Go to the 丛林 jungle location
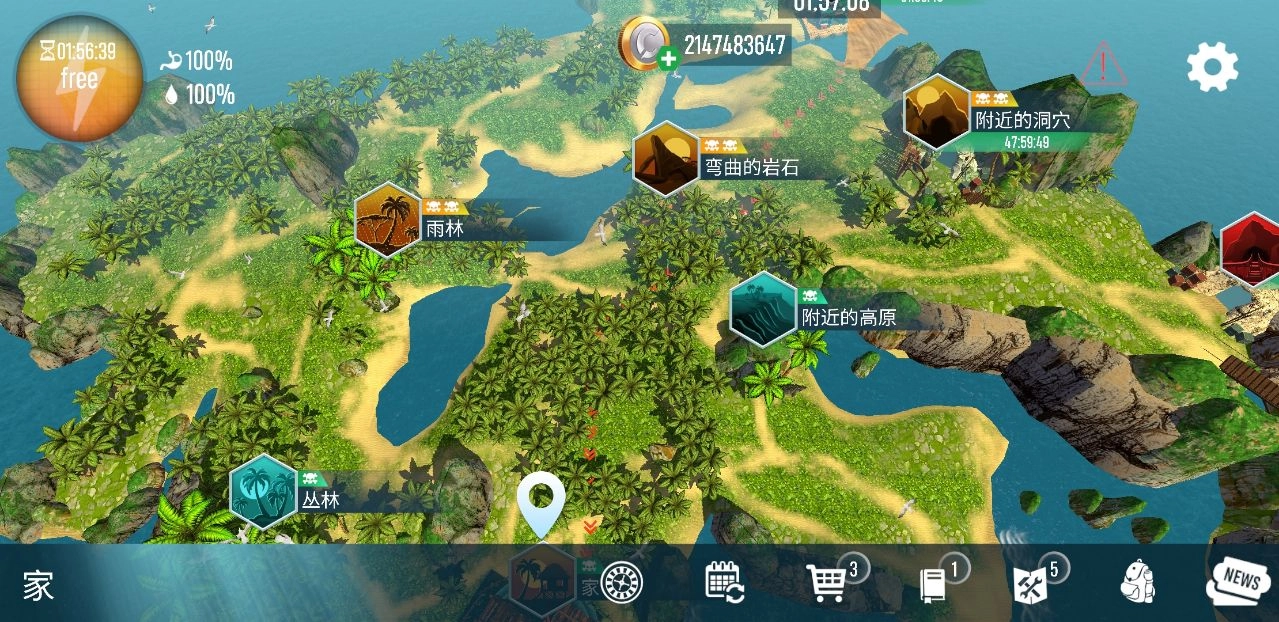The image size is (1279, 622). click(264, 491)
